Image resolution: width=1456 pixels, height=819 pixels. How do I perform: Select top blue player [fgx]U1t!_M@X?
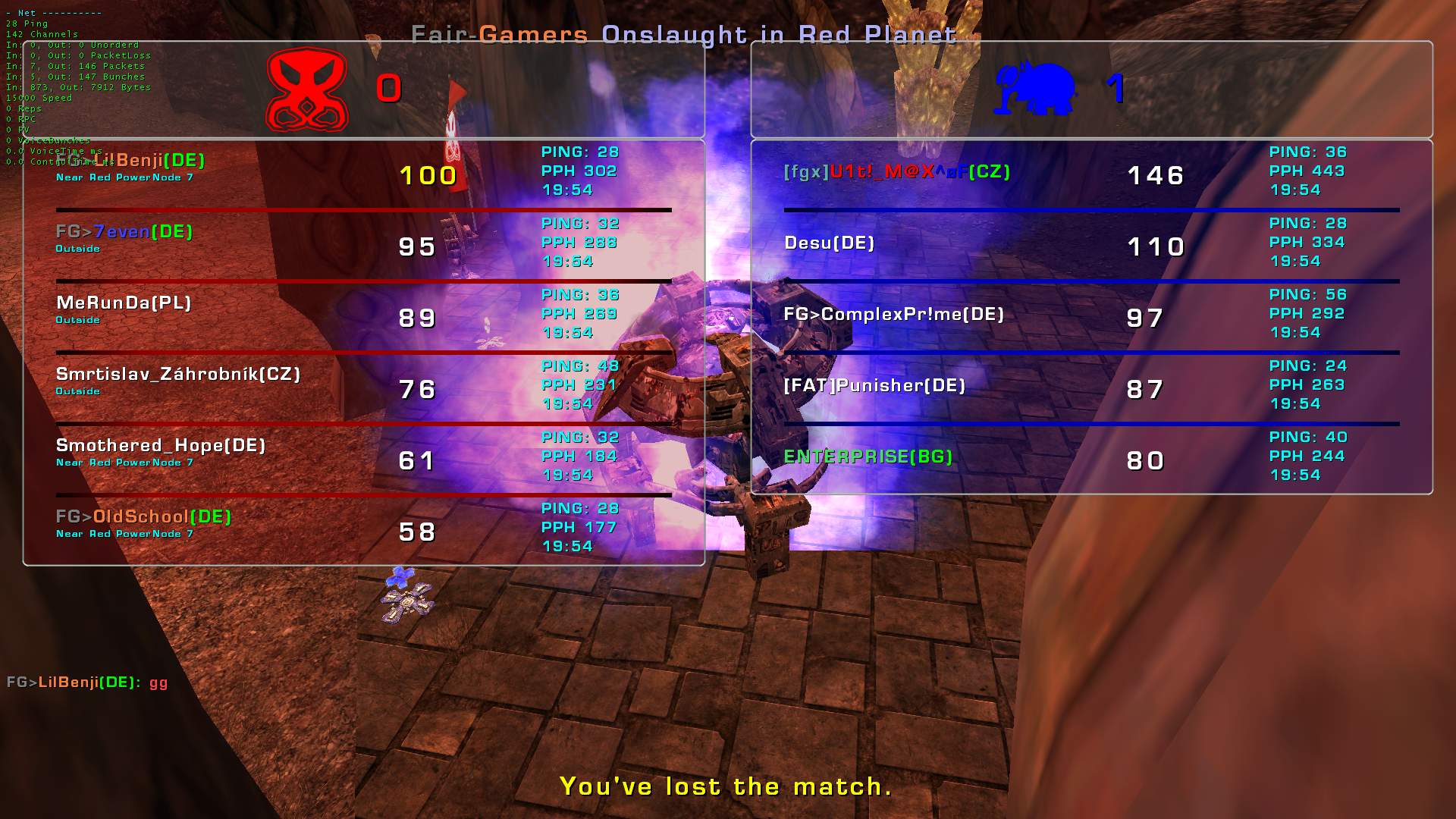tap(897, 172)
